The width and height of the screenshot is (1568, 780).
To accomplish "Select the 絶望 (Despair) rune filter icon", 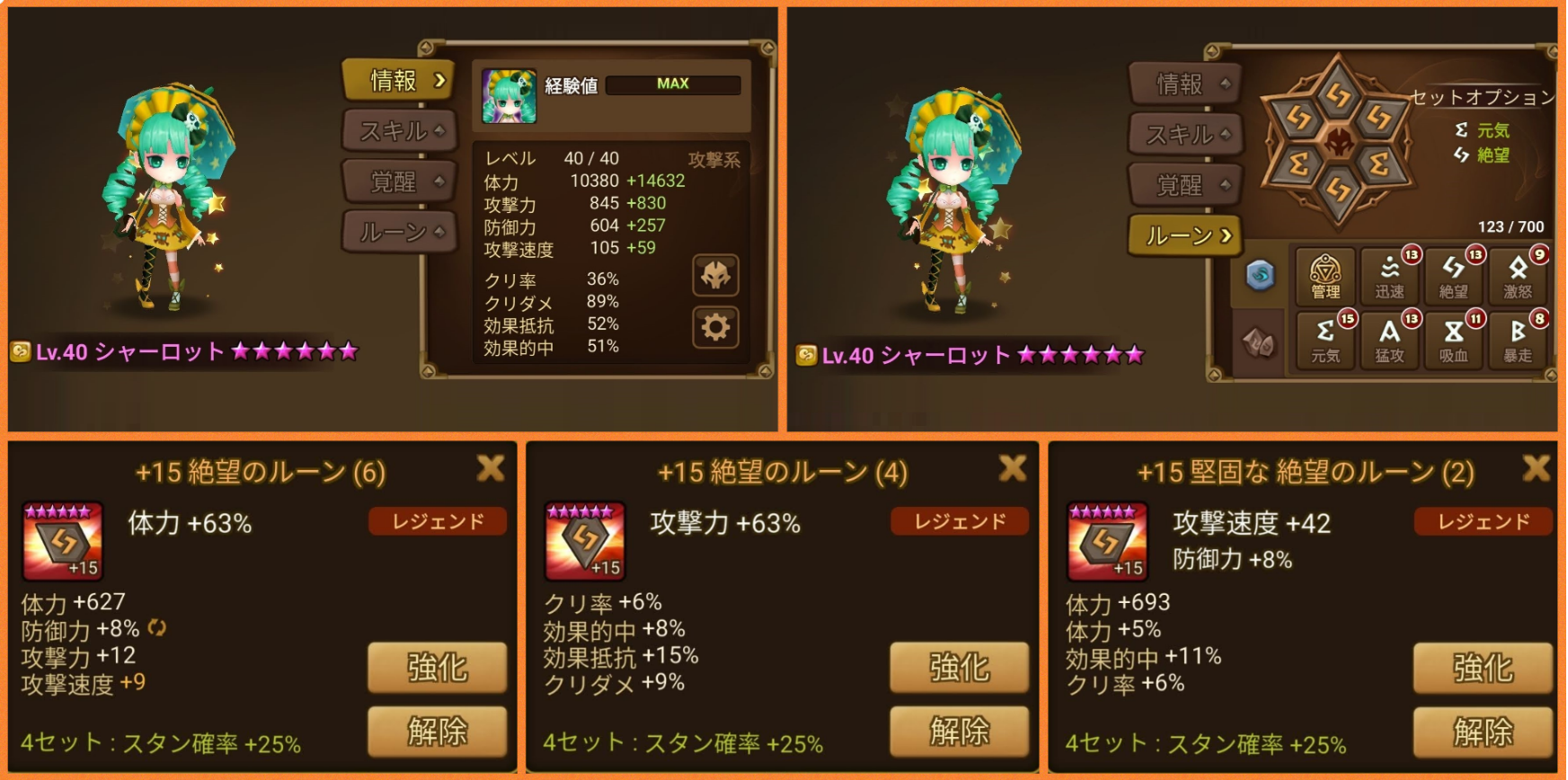I will (x=1453, y=279).
